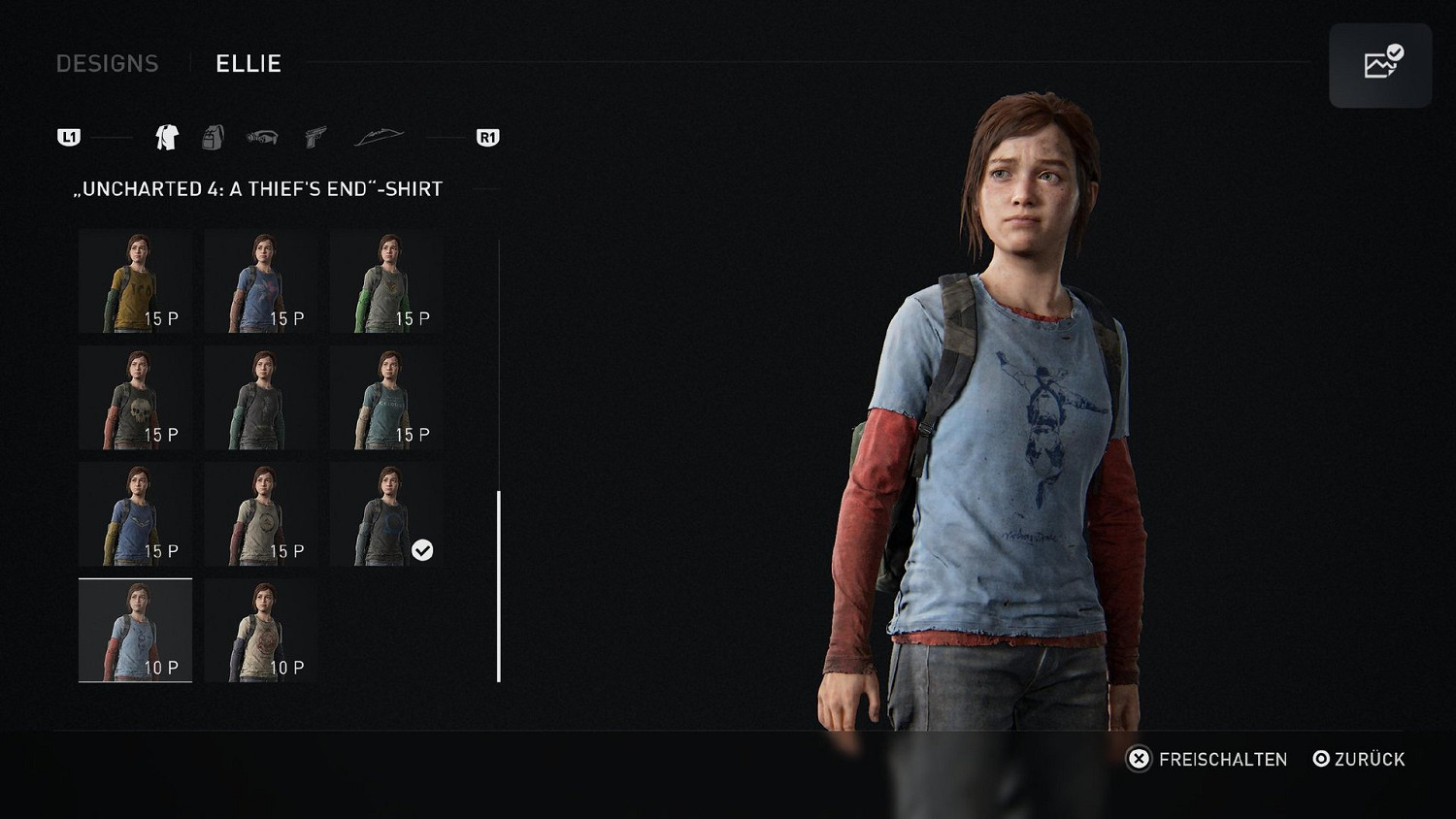Pick the cream shirt costing 10 P
Image resolution: width=1456 pixels, height=819 pixels.
tap(261, 631)
